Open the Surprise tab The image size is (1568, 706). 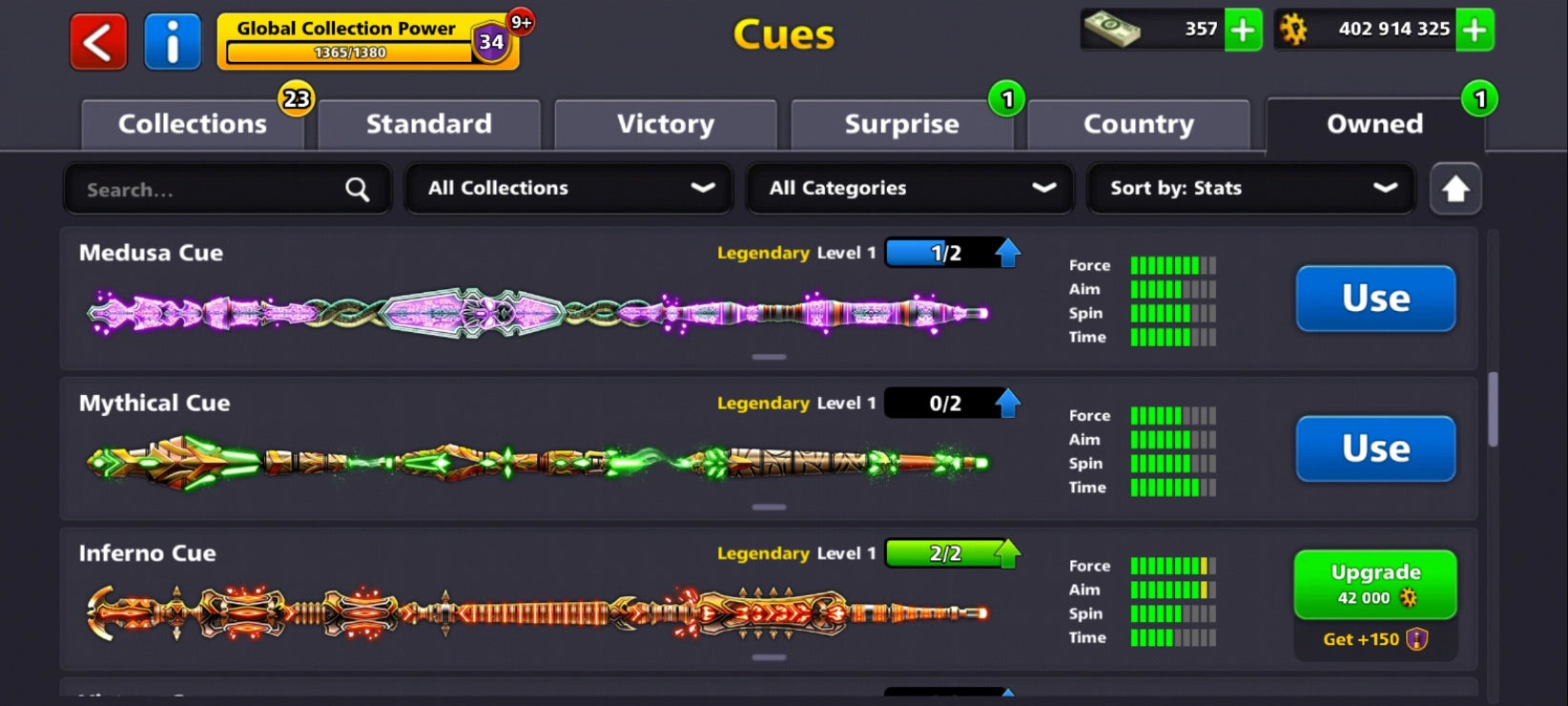900,123
